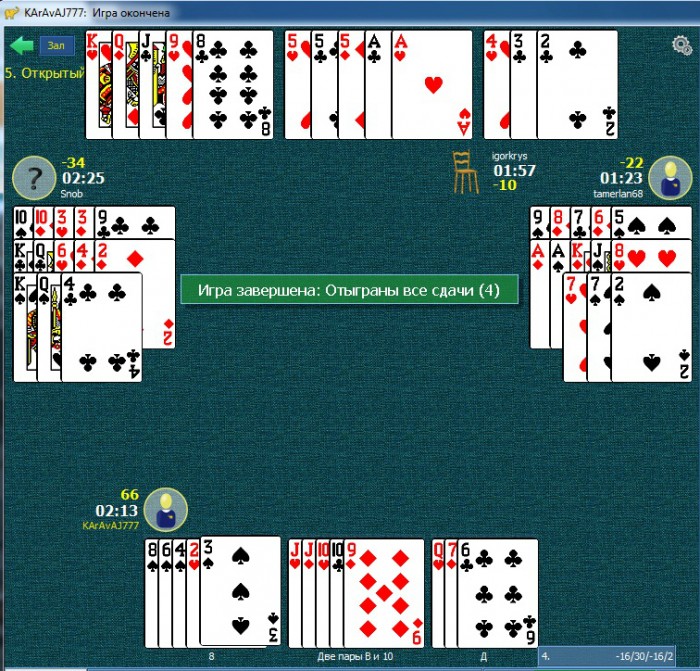Viewport: 700px width, 671px height.
Task: Select Snob's 4 of clubs card
Action: tap(101, 325)
